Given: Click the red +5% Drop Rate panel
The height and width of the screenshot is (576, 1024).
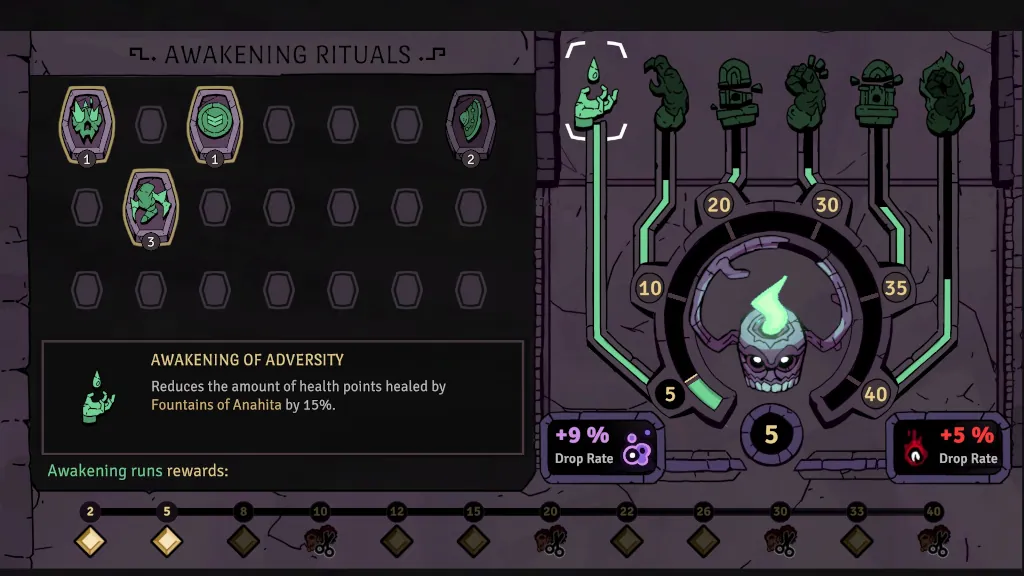Looking at the screenshot, I should pyautogui.click(x=949, y=446).
